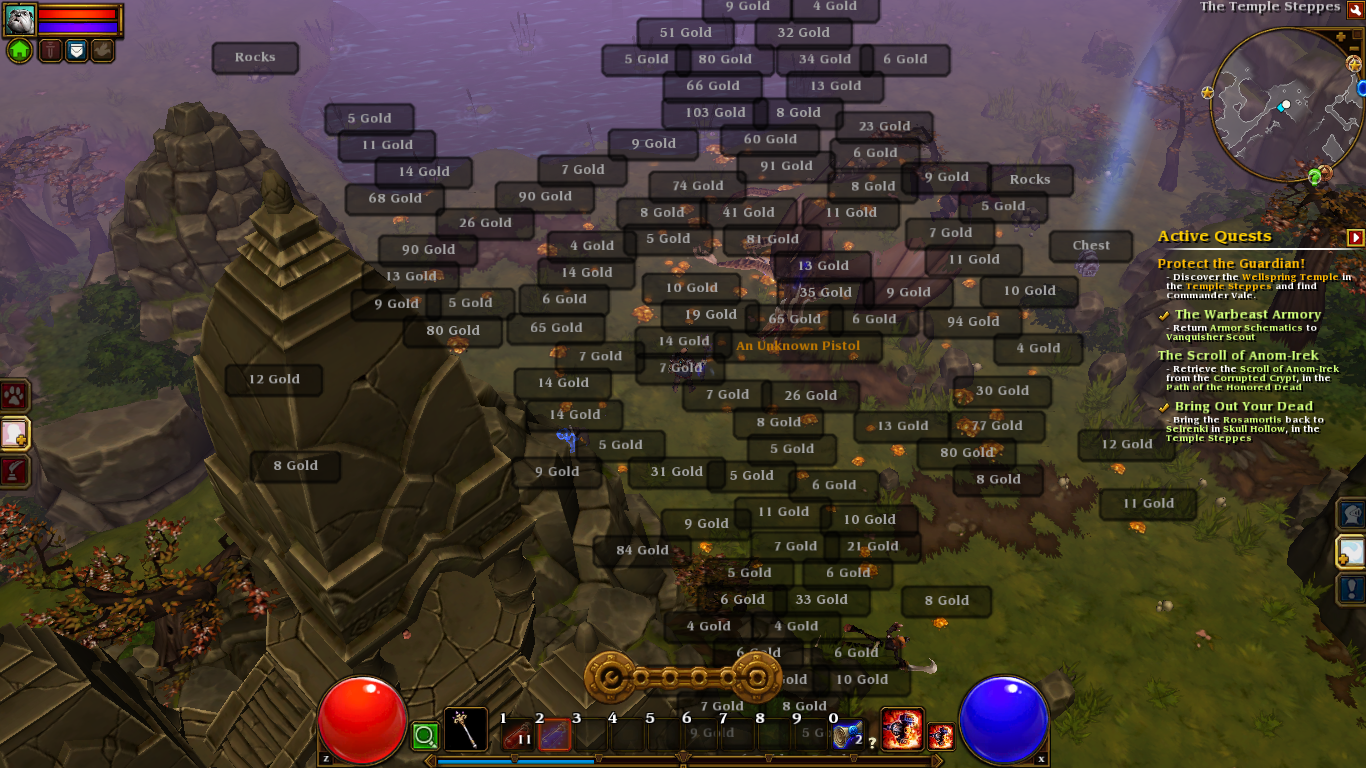Pick up An Unknown Pistol label
1366x768 pixels.
tap(797, 346)
